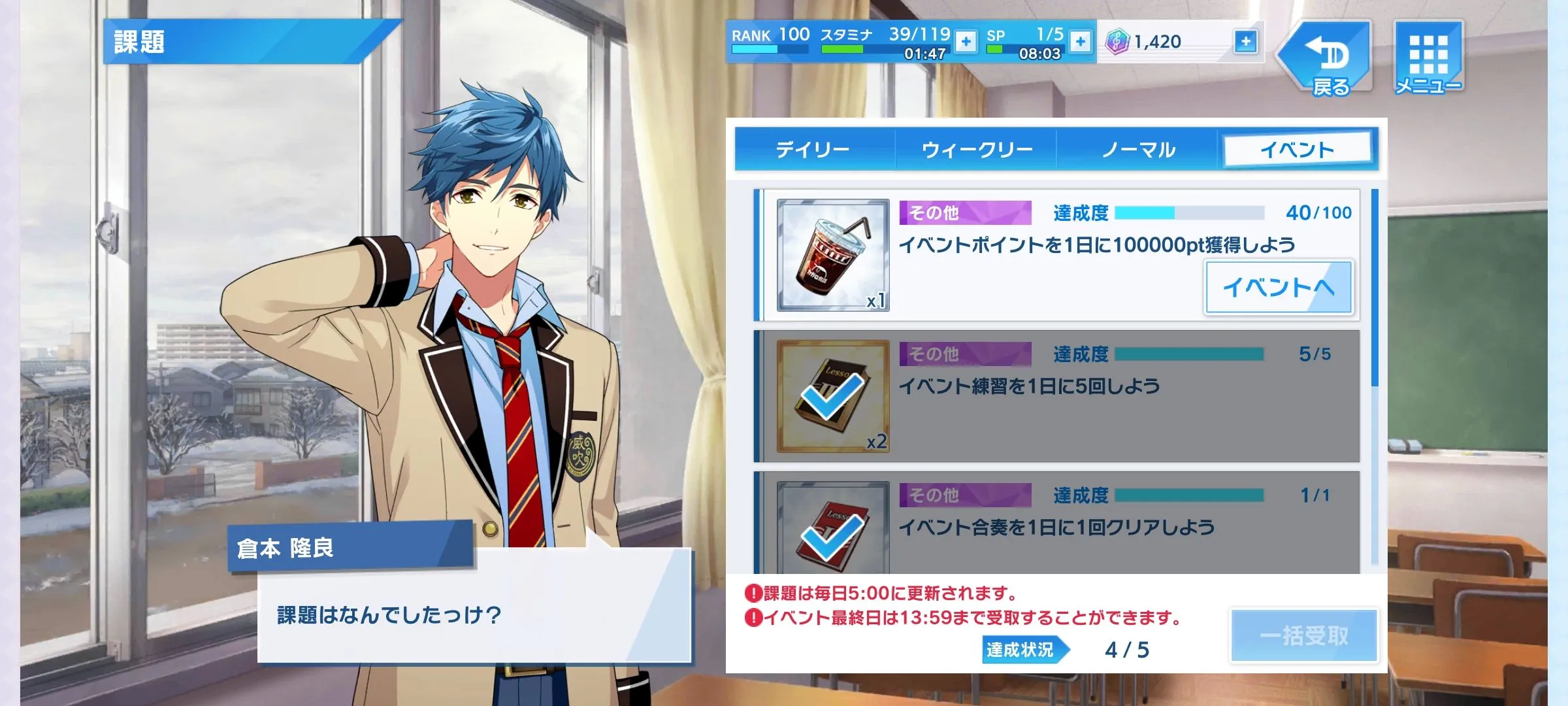Choose the イベント tab
Viewport: 1568px width, 706px height.
(x=1297, y=150)
